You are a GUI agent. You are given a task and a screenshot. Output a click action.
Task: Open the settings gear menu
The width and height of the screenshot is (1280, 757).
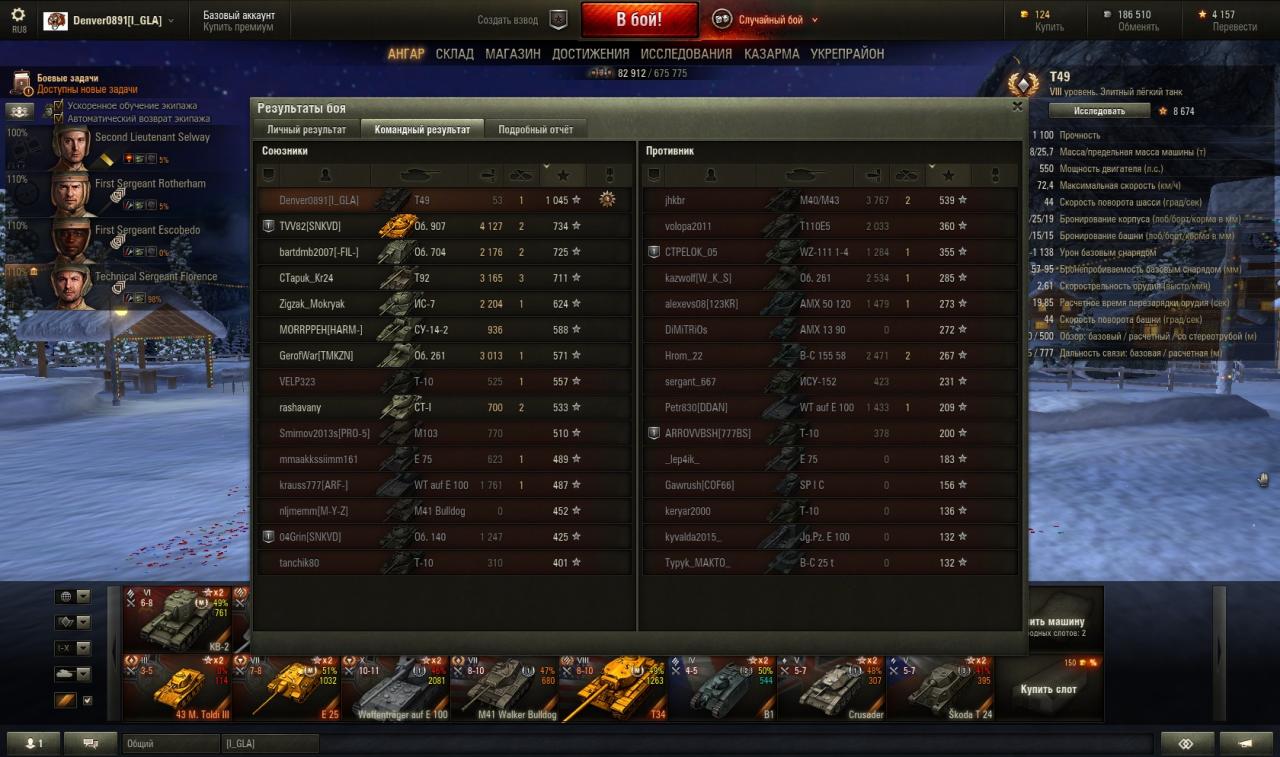(18, 15)
